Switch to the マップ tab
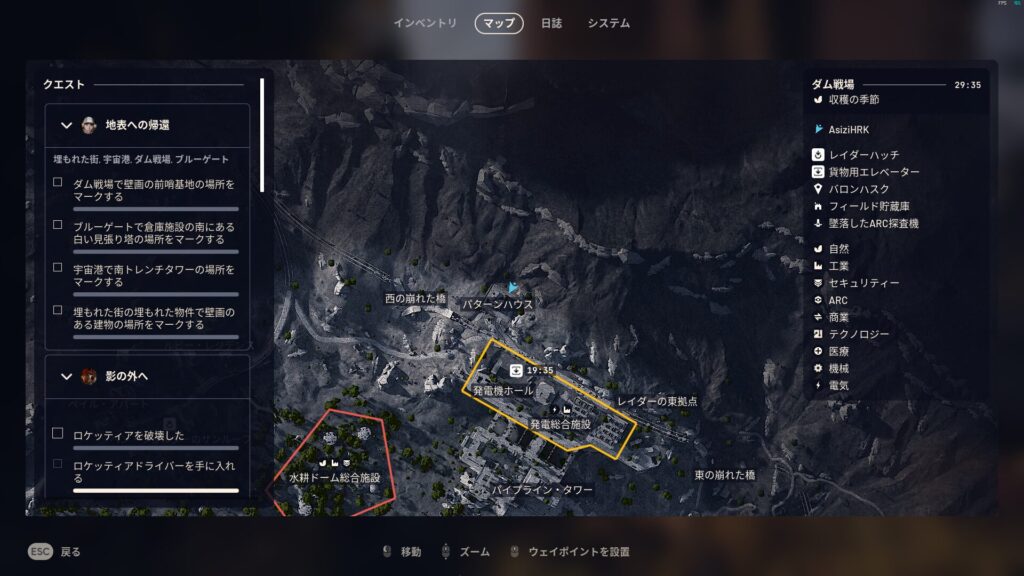 click(499, 23)
